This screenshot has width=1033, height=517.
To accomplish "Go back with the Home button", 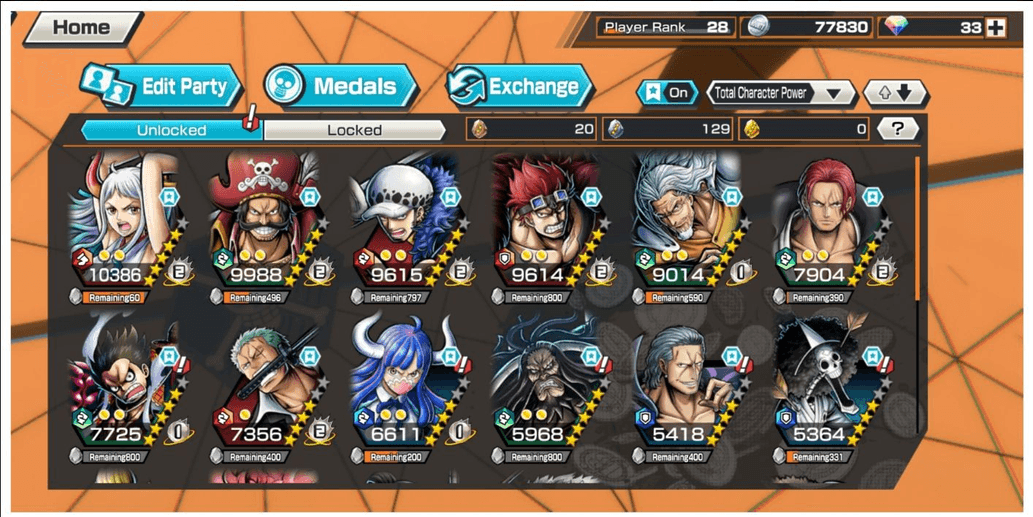I will (82, 28).
